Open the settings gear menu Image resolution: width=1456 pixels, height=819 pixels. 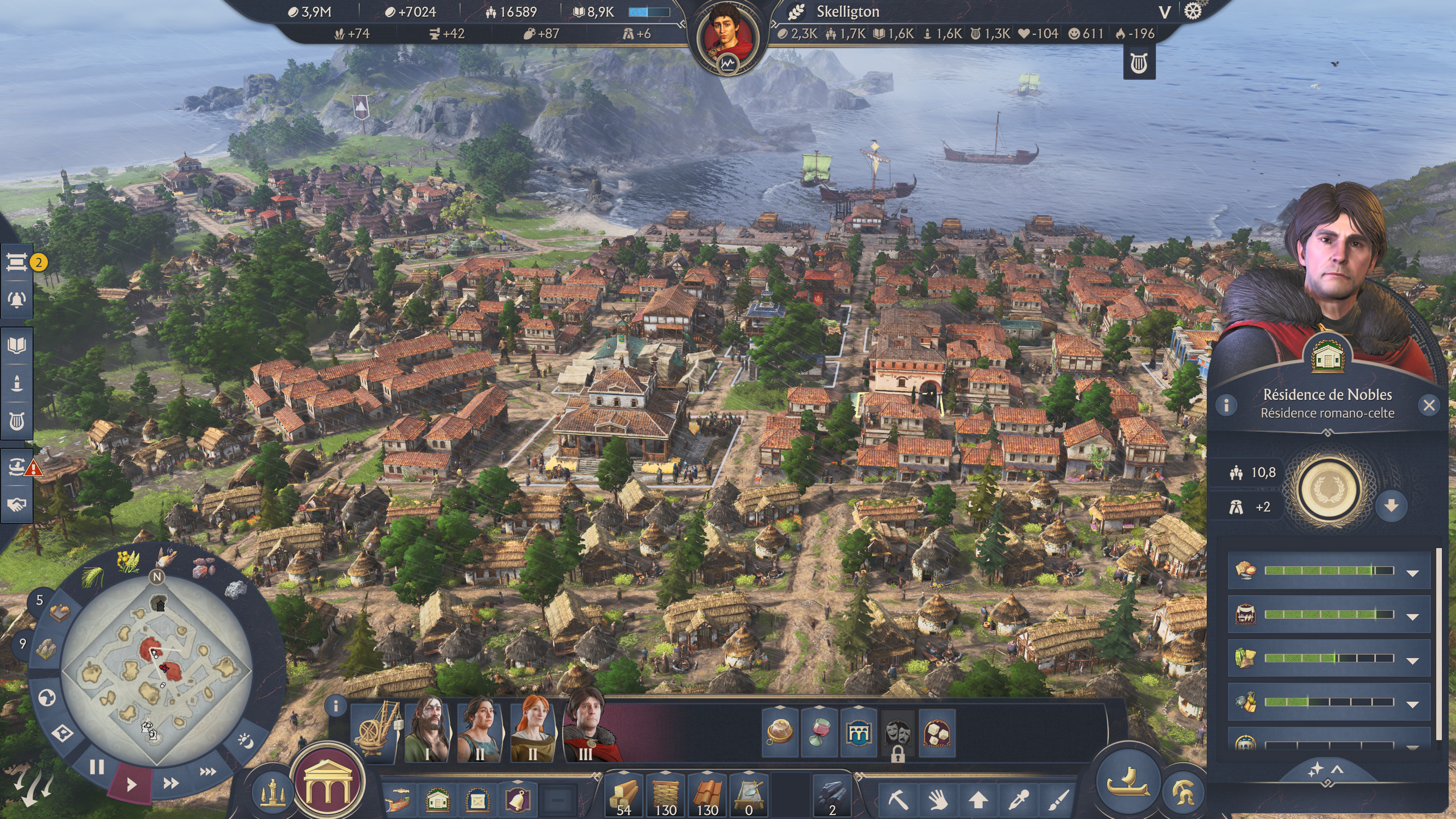coord(1193,11)
